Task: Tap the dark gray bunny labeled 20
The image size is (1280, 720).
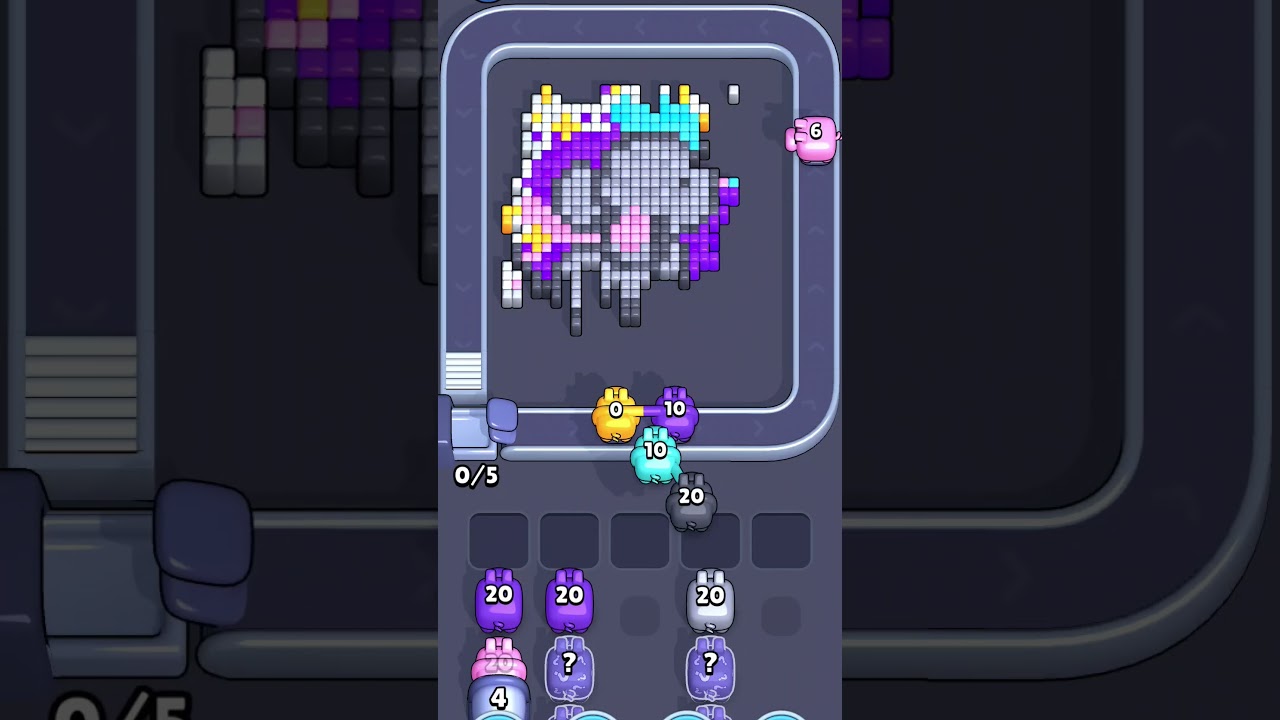Action: 690,497
